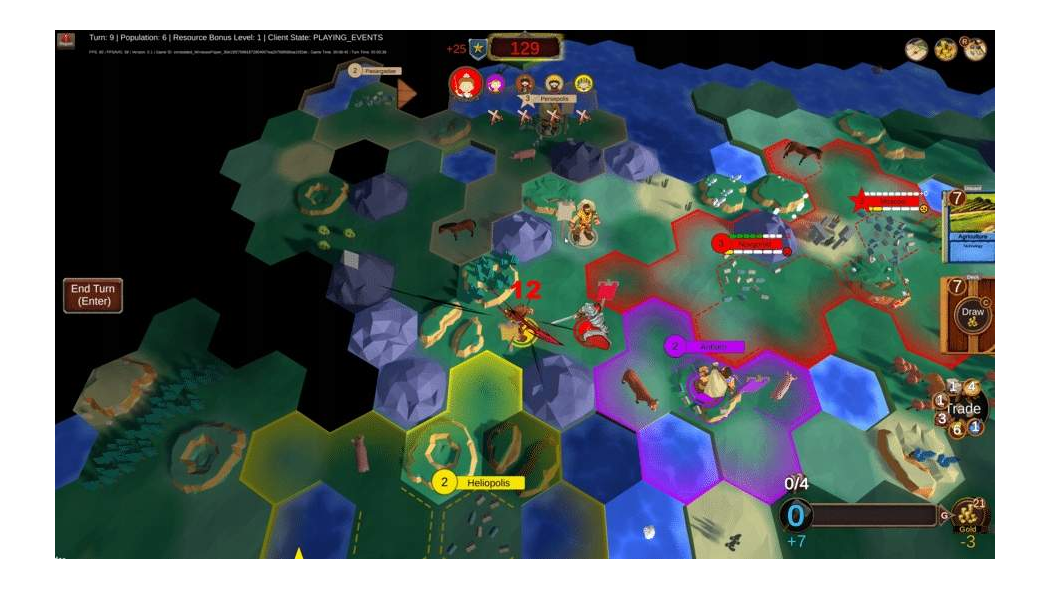Open the gold coins round icon
The image size is (1050, 590).
(945, 49)
